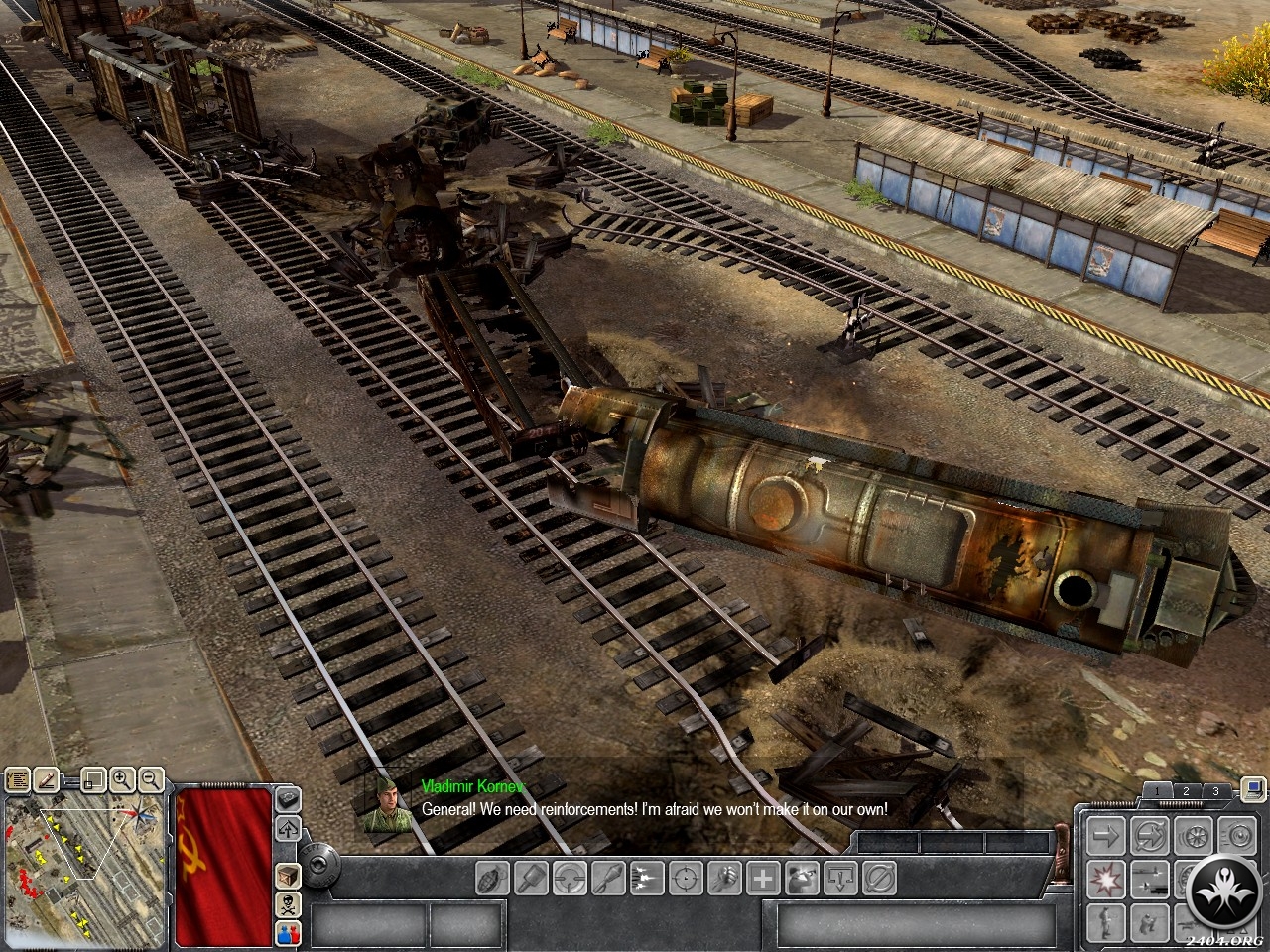The width and height of the screenshot is (1270, 952).
Task: Use the medic white cross ability
Action: (763, 878)
